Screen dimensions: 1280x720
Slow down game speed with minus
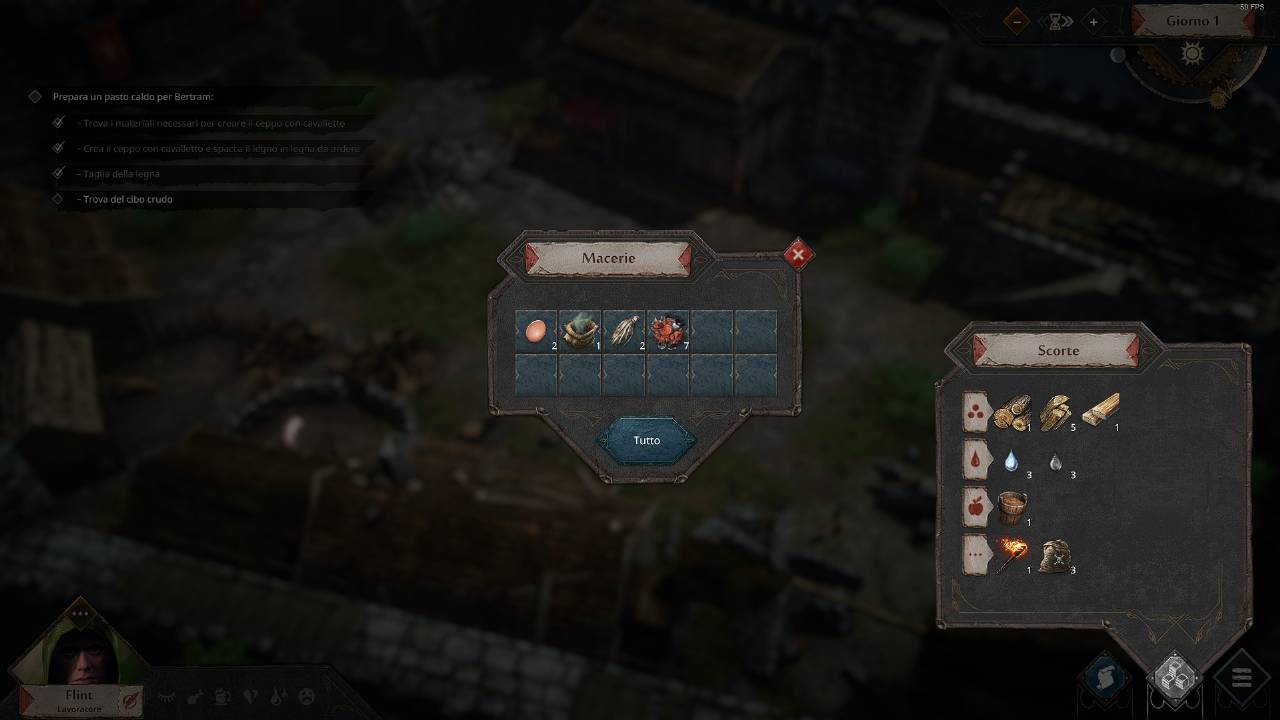click(x=1017, y=21)
